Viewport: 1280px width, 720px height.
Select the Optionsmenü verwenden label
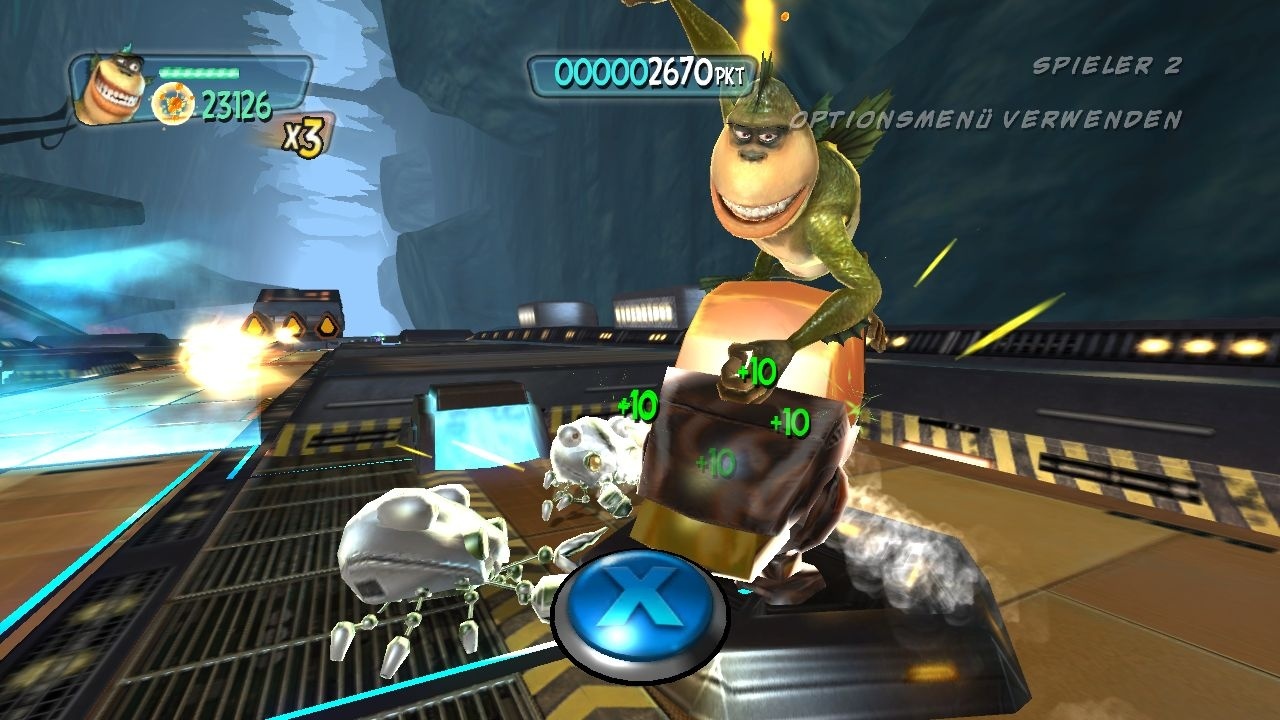(985, 118)
